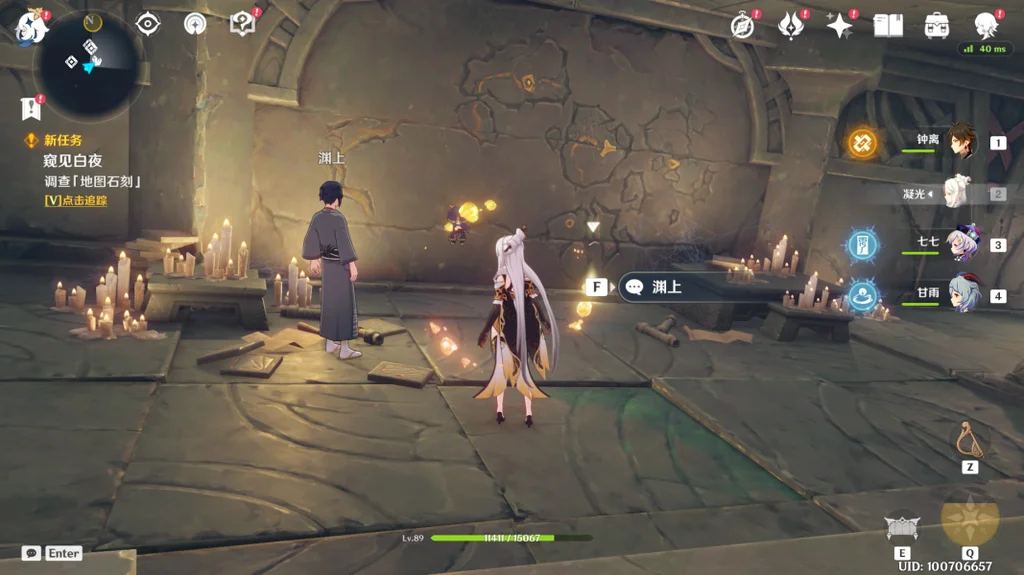The image size is (1024, 575).
Task: Use the elemental skill icon
Action: (x=902, y=527)
